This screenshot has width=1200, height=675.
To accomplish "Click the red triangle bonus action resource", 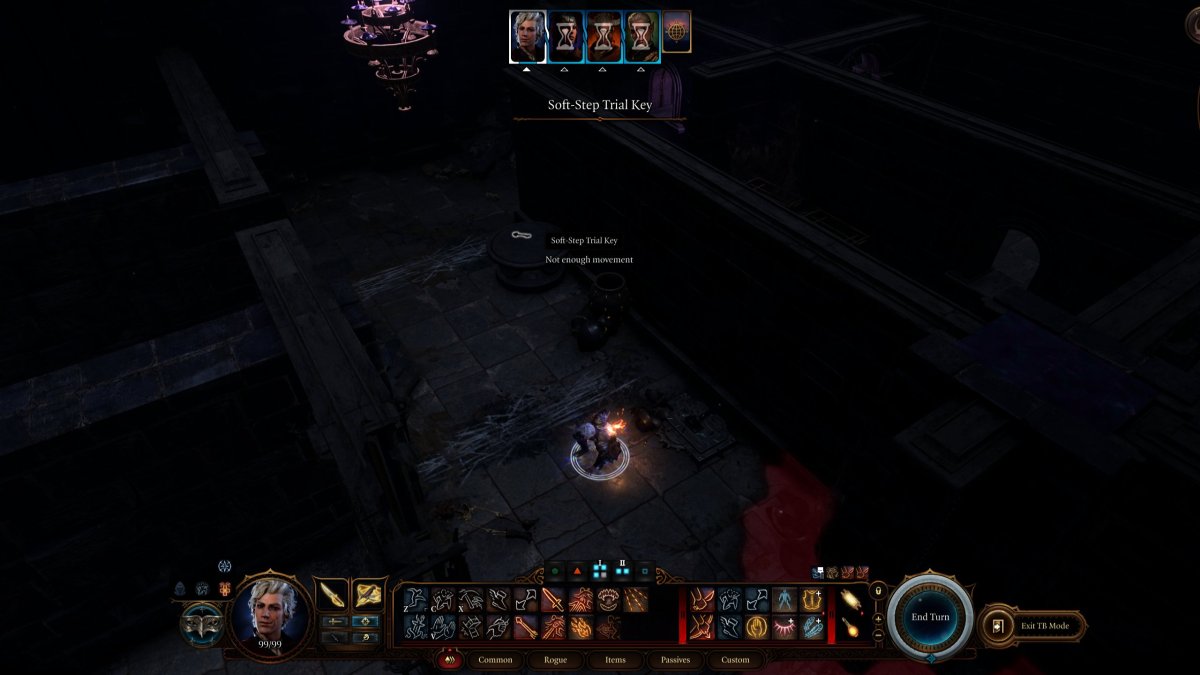I will click(x=577, y=573).
